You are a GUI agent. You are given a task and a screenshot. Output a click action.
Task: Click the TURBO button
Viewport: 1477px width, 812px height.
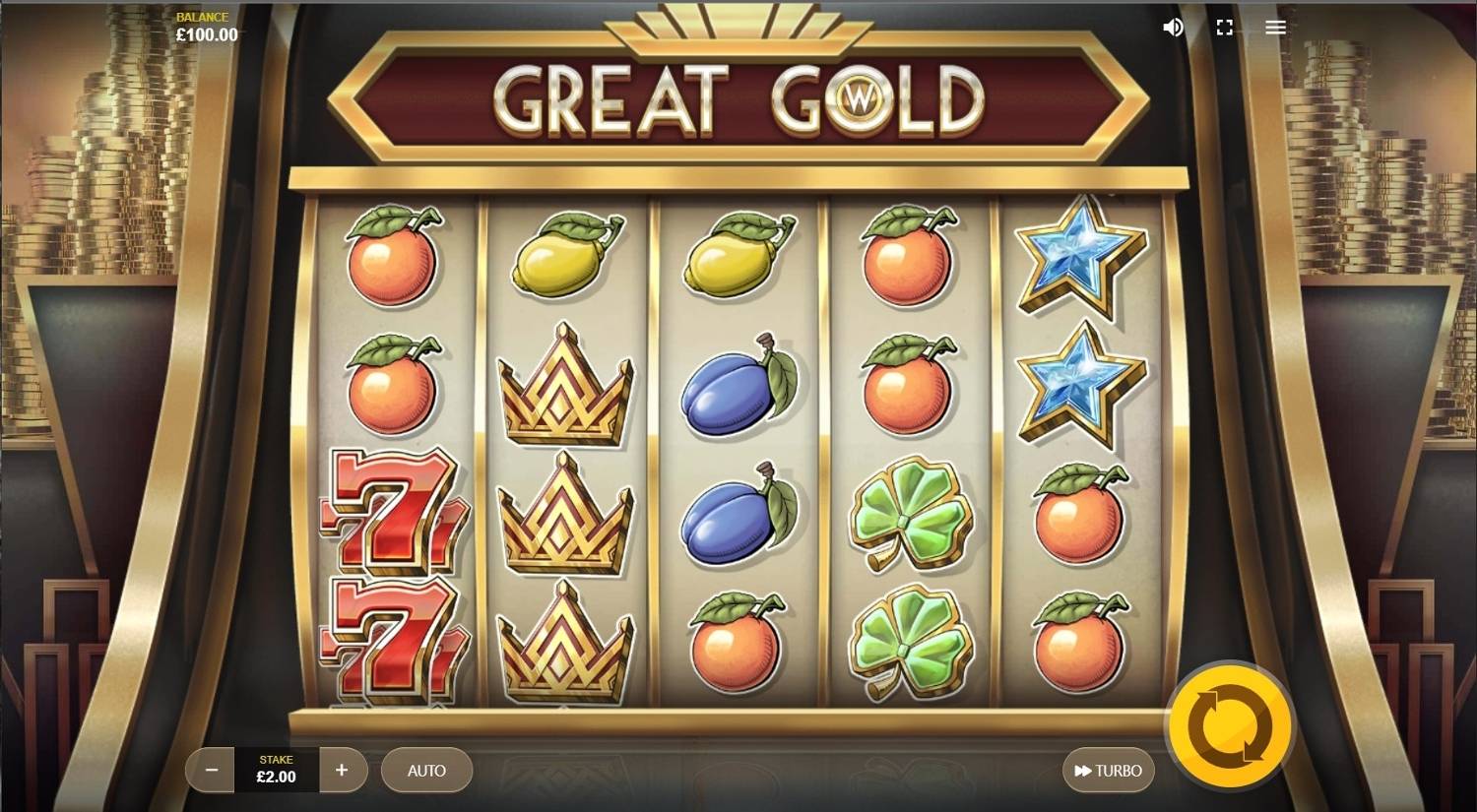coord(1108,771)
